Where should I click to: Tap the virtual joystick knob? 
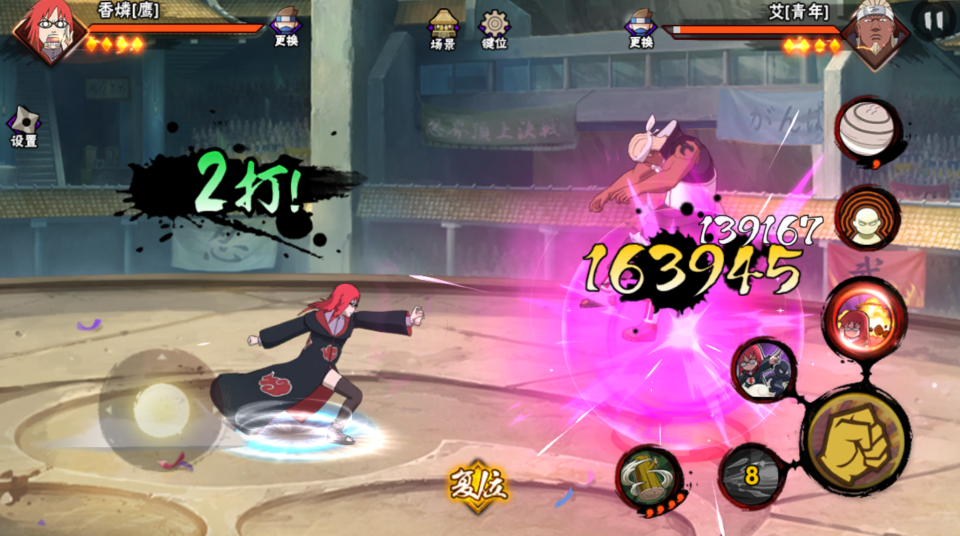pos(161,409)
